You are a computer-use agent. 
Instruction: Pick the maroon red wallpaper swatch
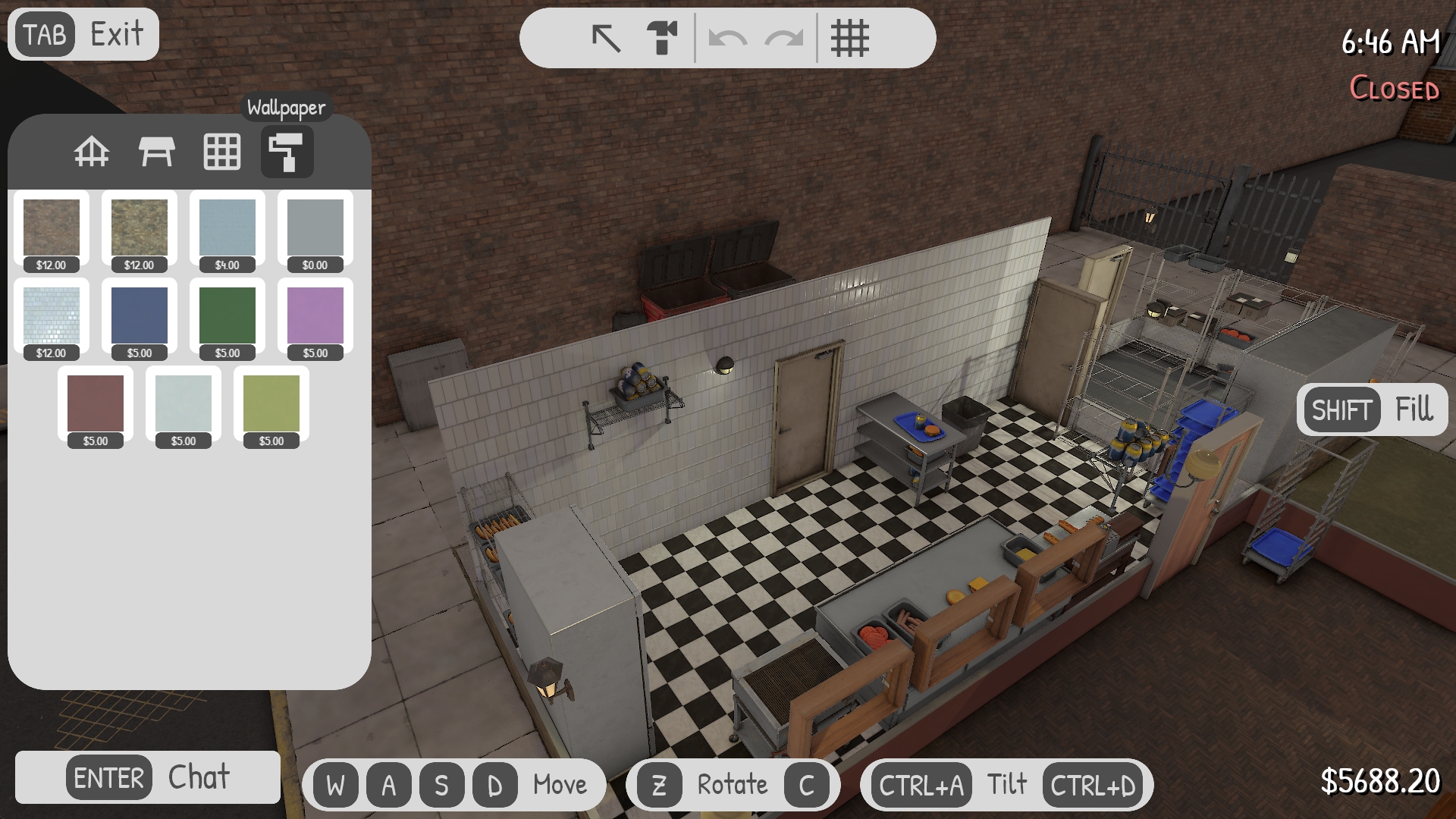point(96,404)
